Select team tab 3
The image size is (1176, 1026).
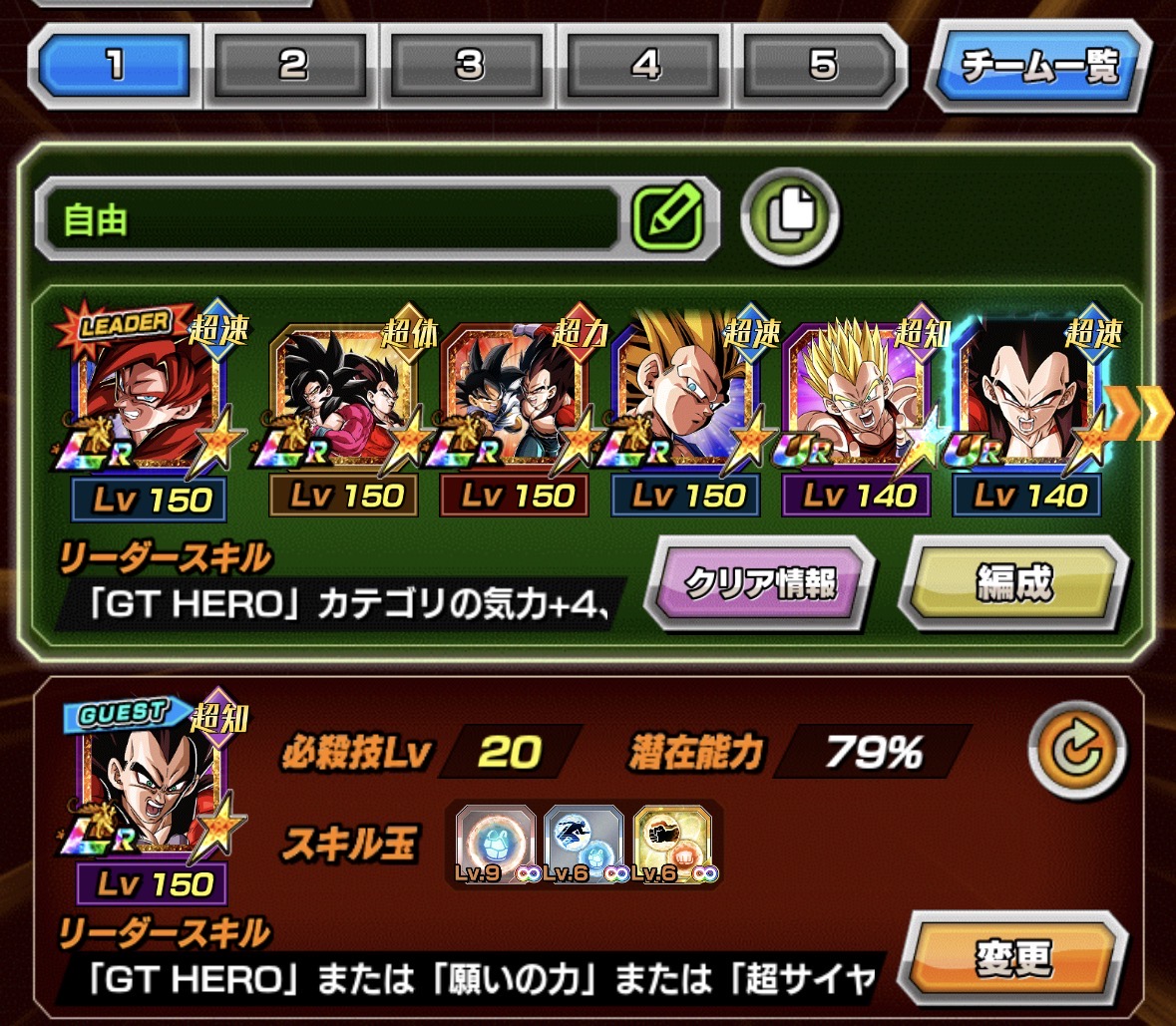tap(470, 66)
